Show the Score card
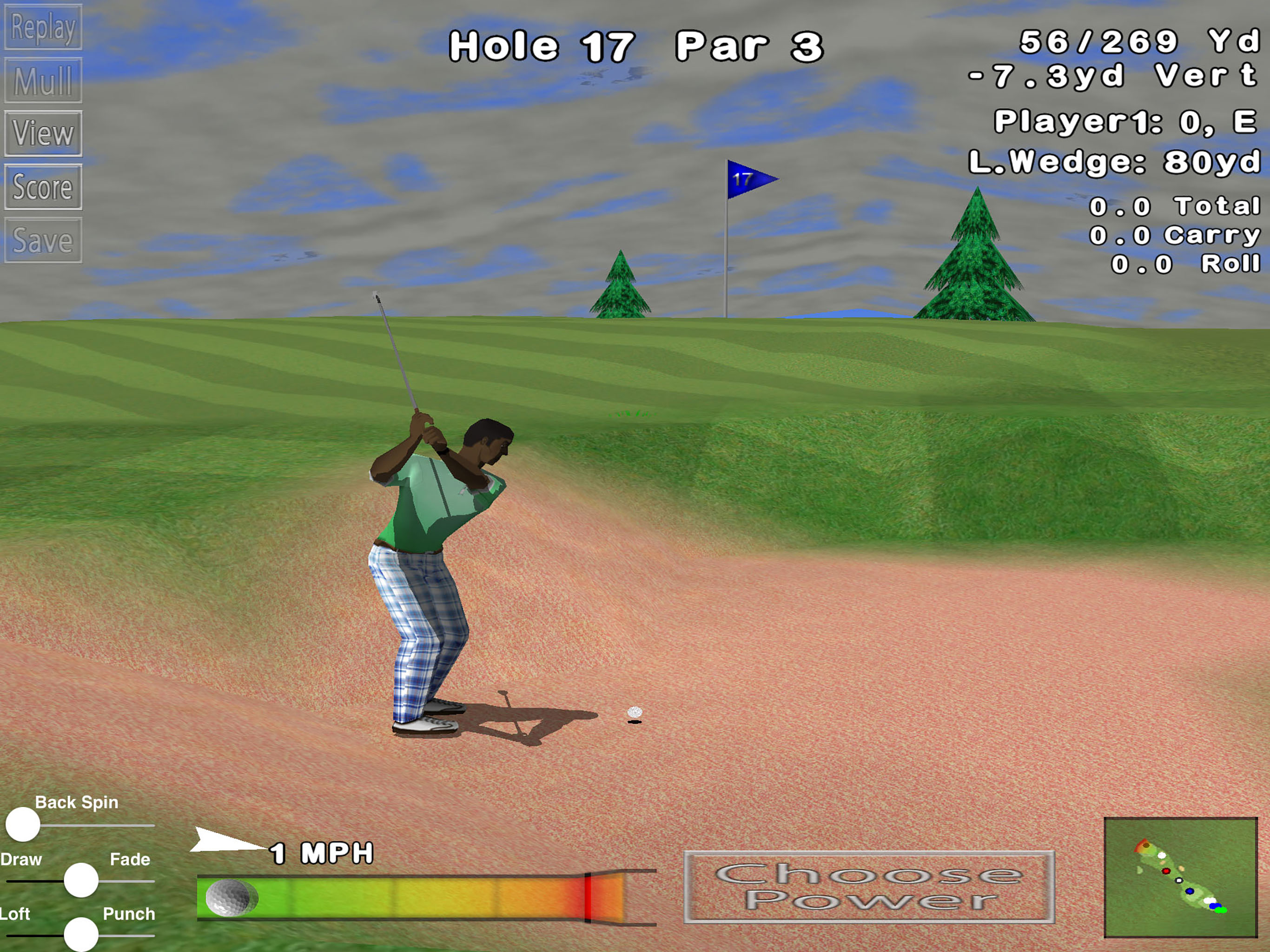This screenshot has width=1270, height=952. point(43,187)
